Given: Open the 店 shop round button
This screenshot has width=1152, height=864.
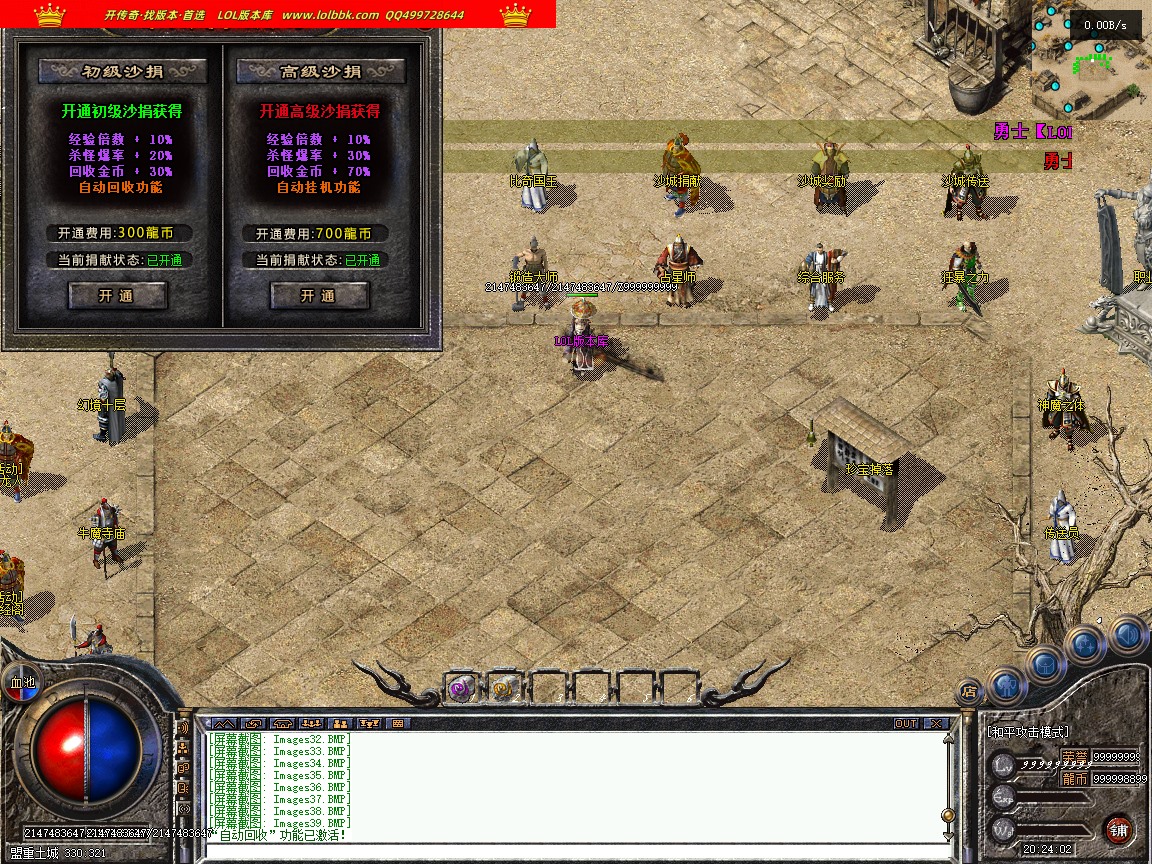Looking at the screenshot, I should [968, 690].
